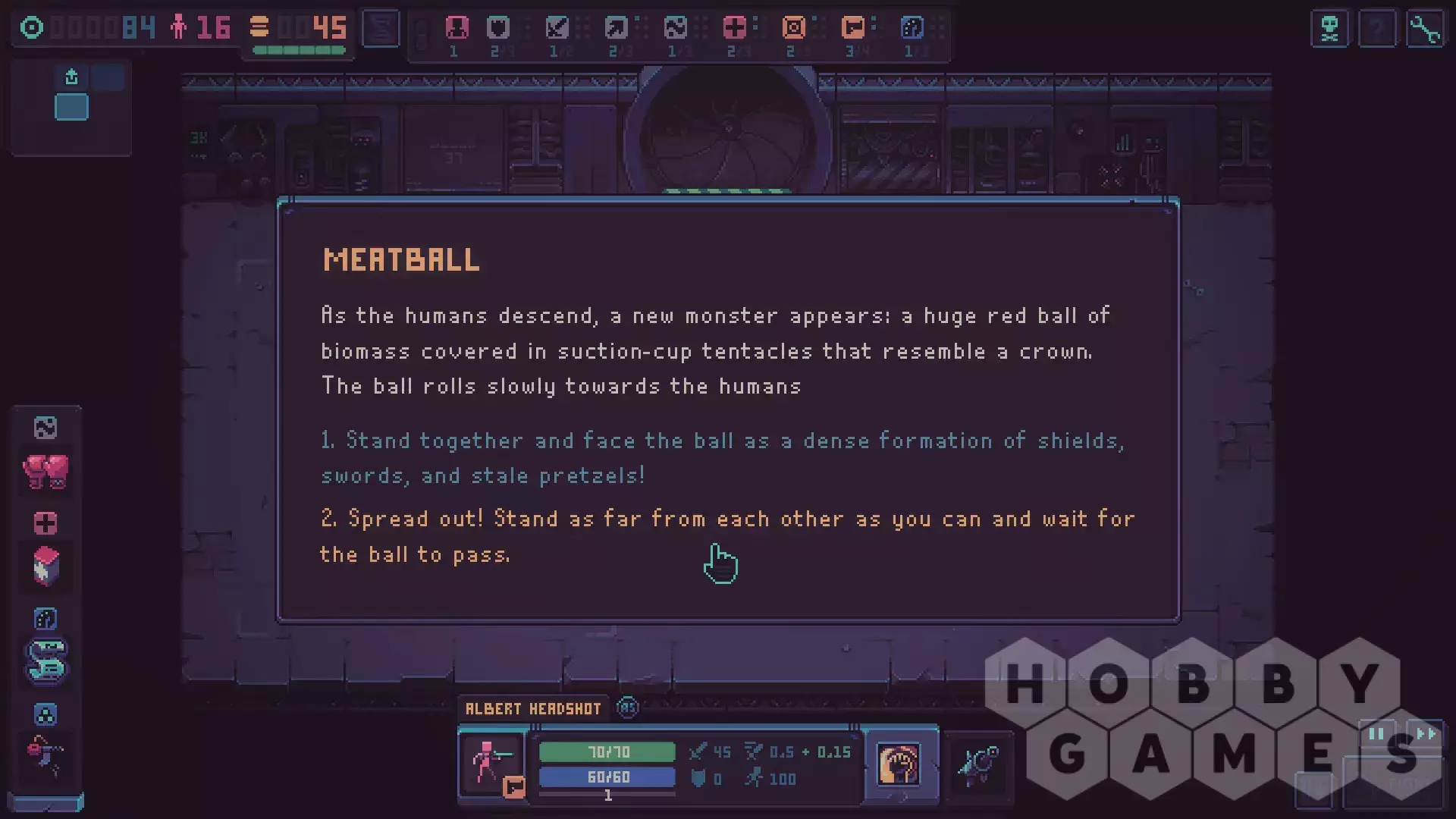Image resolution: width=1456 pixels, height=819 pixels.
Task: Click the pink person class icon
Action: click(x=457, y=29)
